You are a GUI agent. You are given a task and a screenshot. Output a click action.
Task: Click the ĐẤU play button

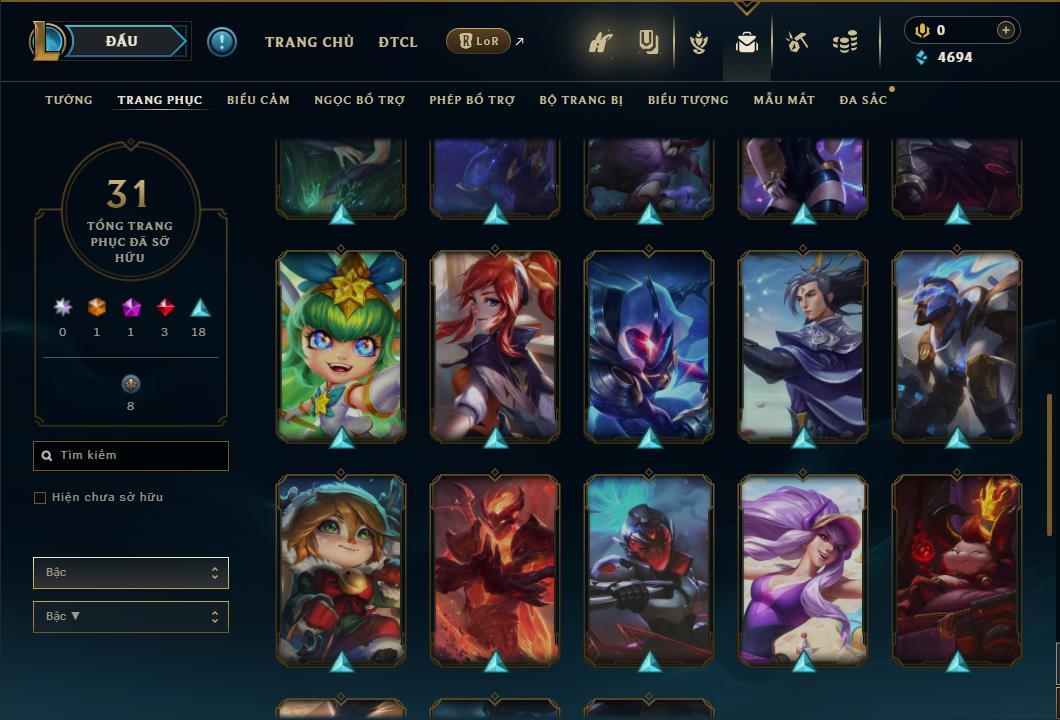(x=122, y=41)
